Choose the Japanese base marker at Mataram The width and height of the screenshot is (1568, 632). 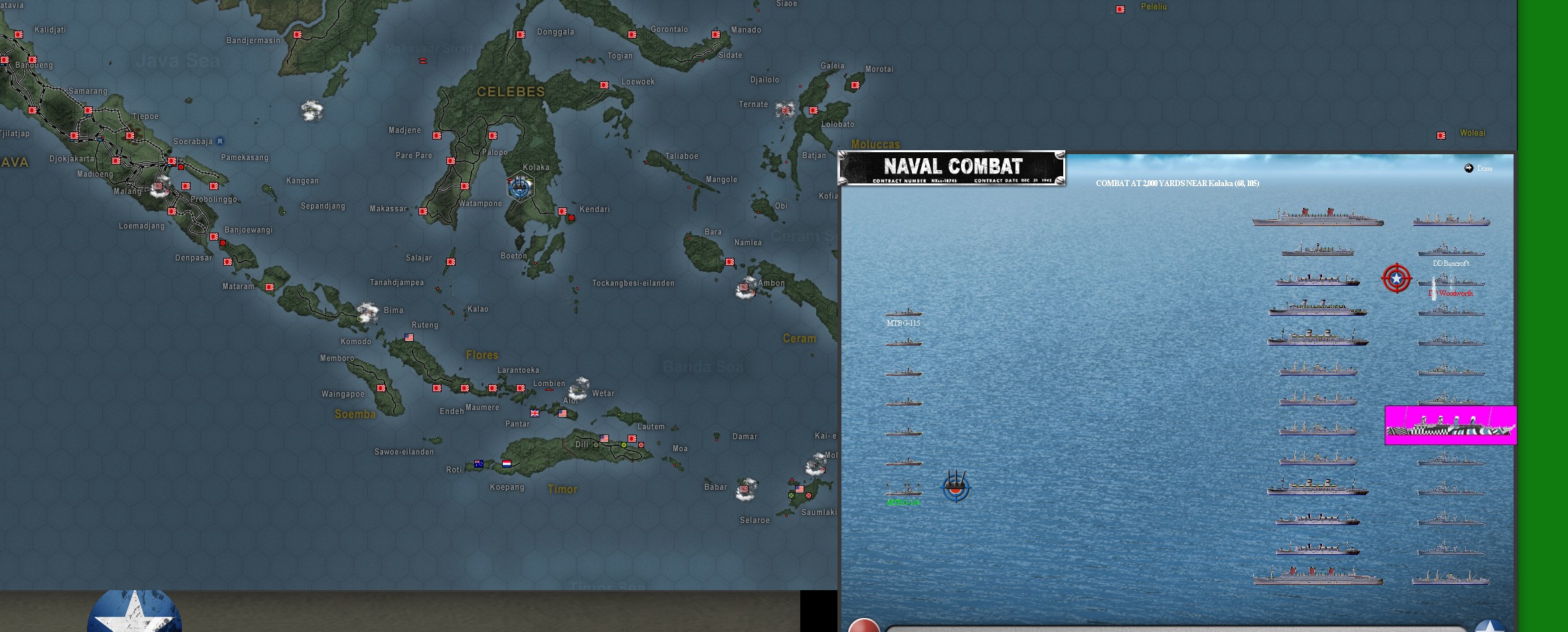click(x=270, y=287)
